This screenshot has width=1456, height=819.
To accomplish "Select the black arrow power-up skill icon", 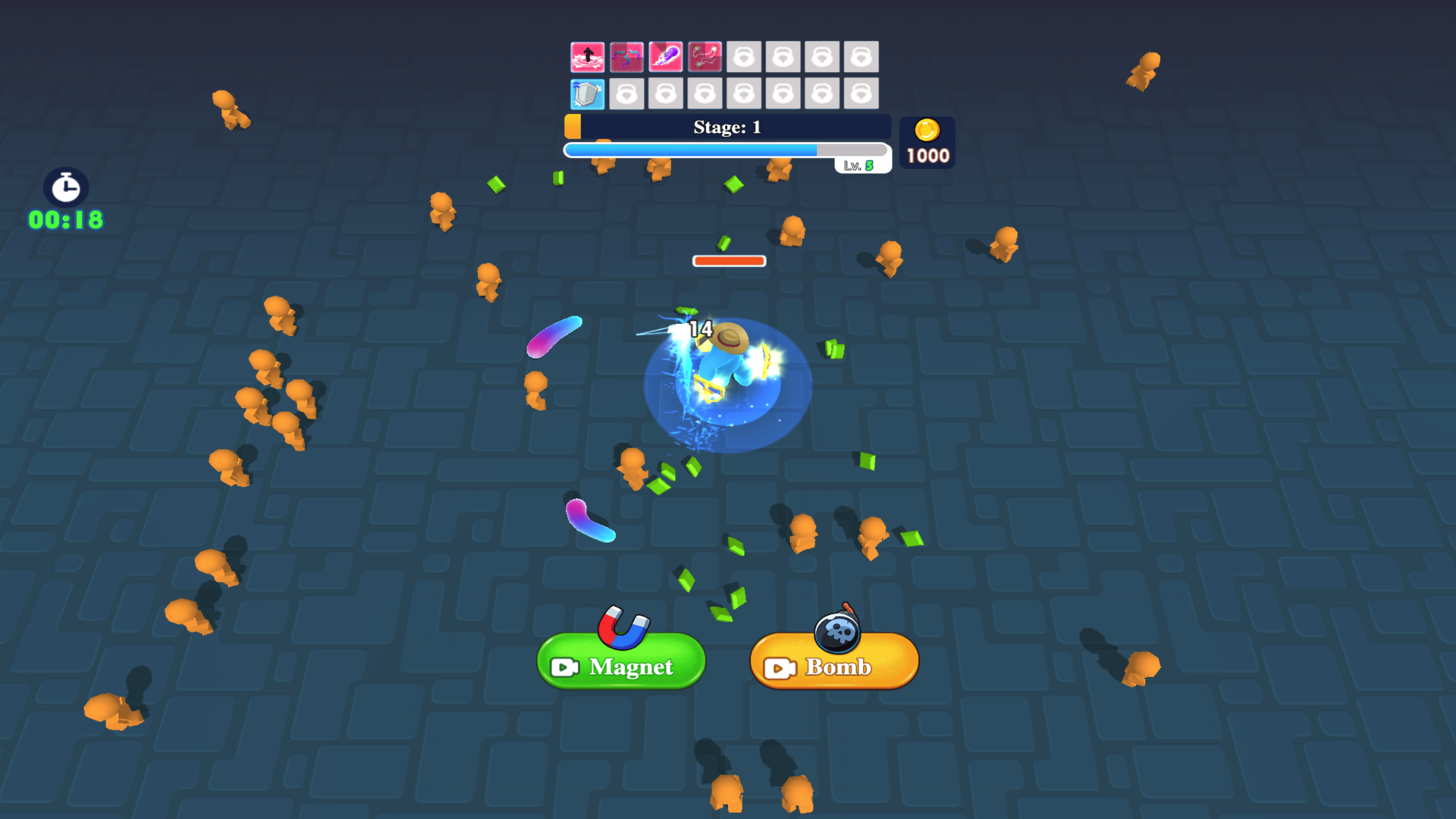I will (586, 57).
